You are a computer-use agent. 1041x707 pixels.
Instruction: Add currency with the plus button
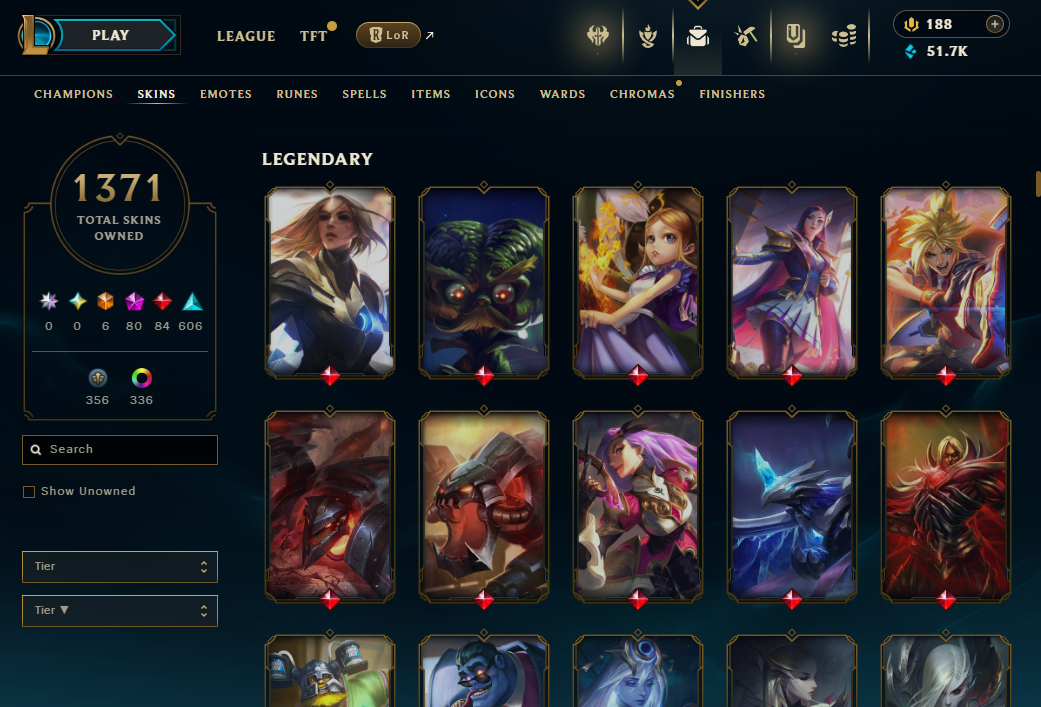coord(994,24)
